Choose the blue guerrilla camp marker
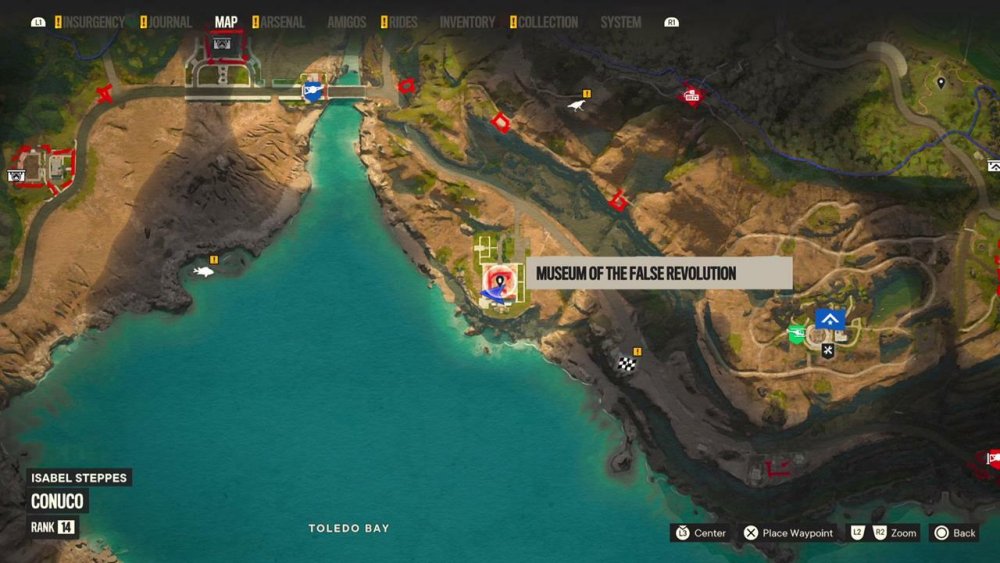The width and height of the screenshot is (1000, 563). point(829,319)
